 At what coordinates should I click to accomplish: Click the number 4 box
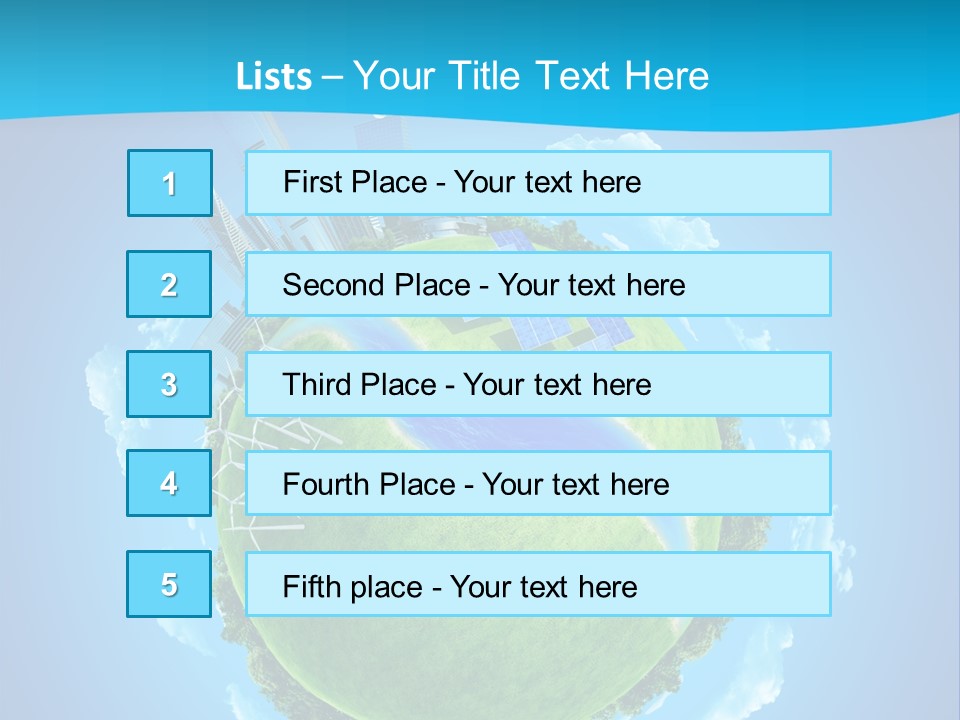170,483
